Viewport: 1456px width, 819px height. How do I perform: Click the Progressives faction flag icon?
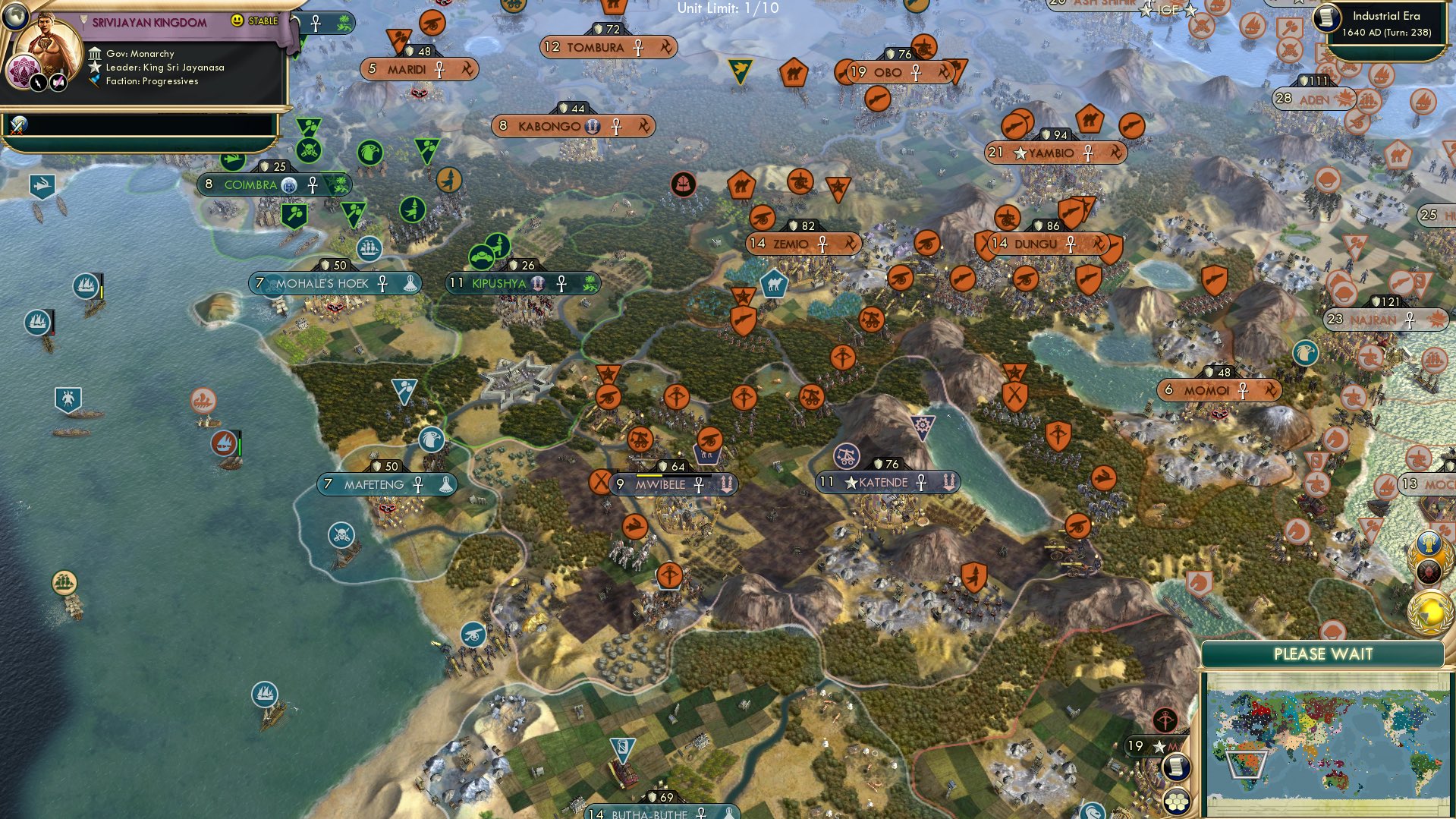point(96,81)
